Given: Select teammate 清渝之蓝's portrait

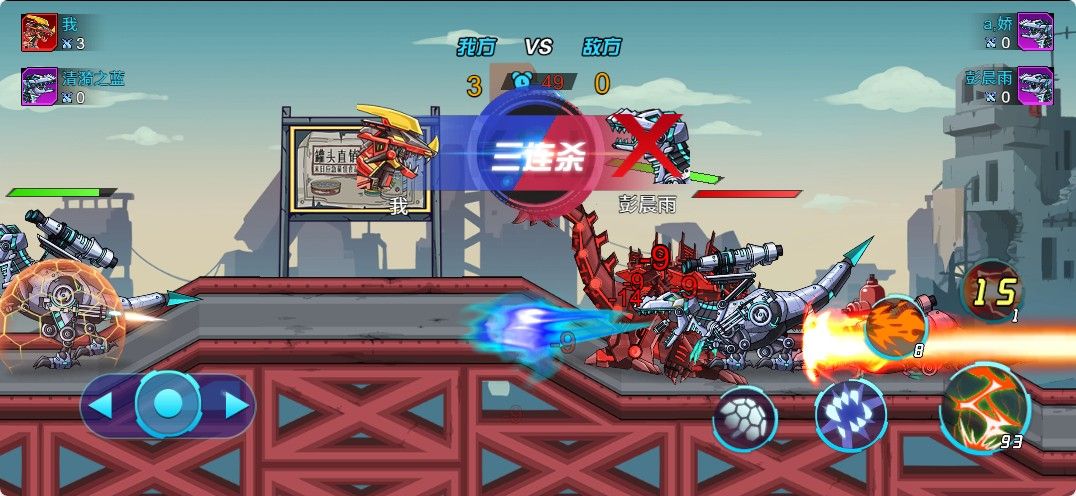Looking at the screenshot, I should click(x=39, y=86).
